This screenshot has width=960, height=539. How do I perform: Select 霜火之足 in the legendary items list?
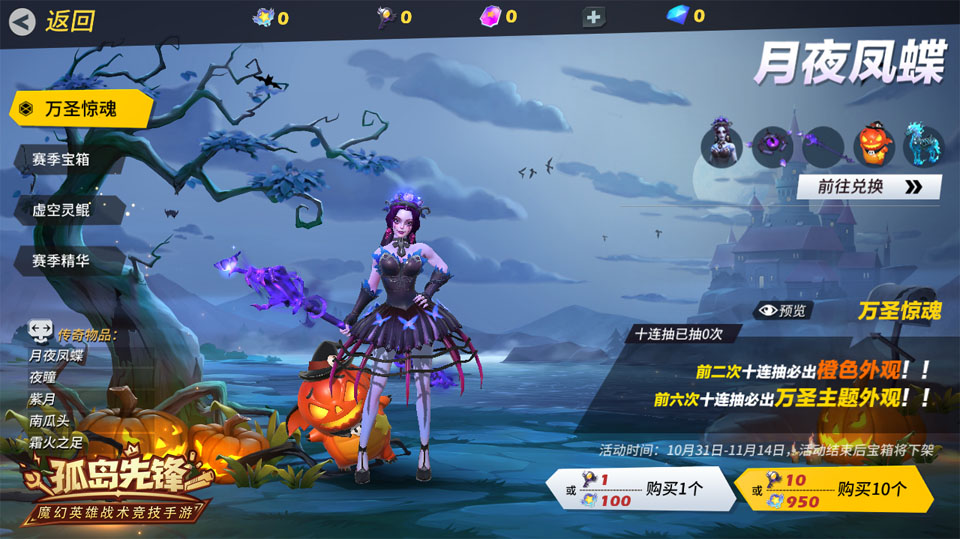pyautogui.click(x=56, y=443)
